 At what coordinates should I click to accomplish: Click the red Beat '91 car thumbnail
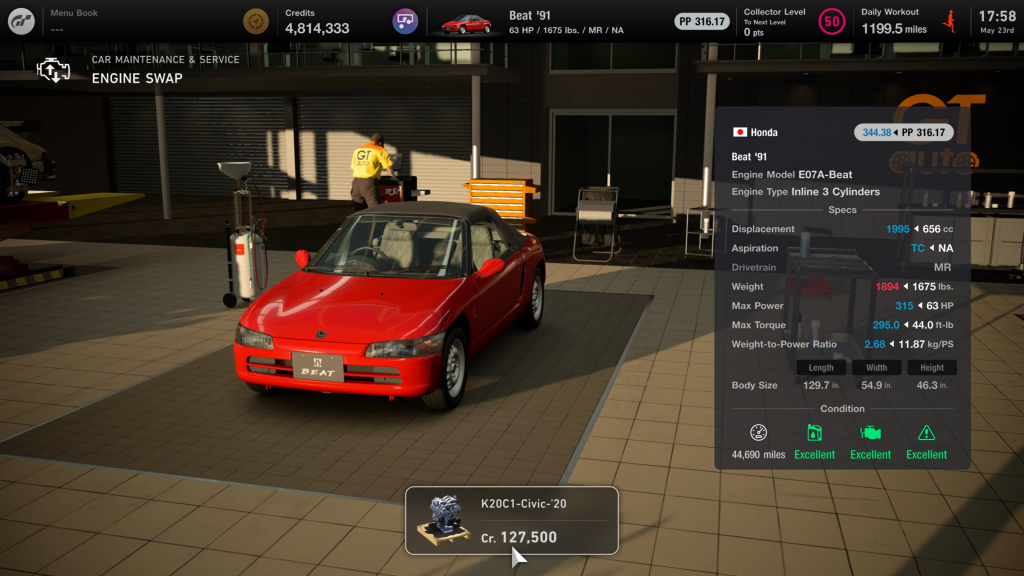(x=466, y=22)
